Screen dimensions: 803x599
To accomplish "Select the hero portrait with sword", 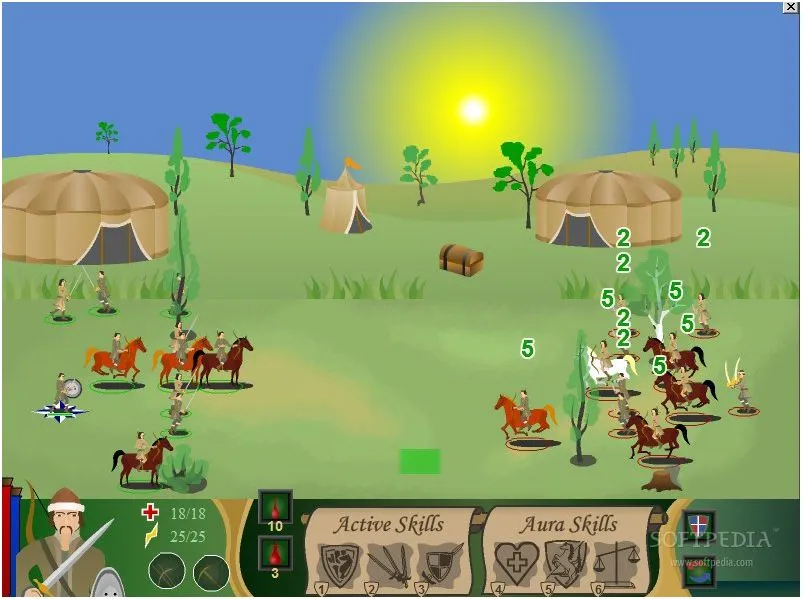I will pyautogui.click(x=65, y=545).
